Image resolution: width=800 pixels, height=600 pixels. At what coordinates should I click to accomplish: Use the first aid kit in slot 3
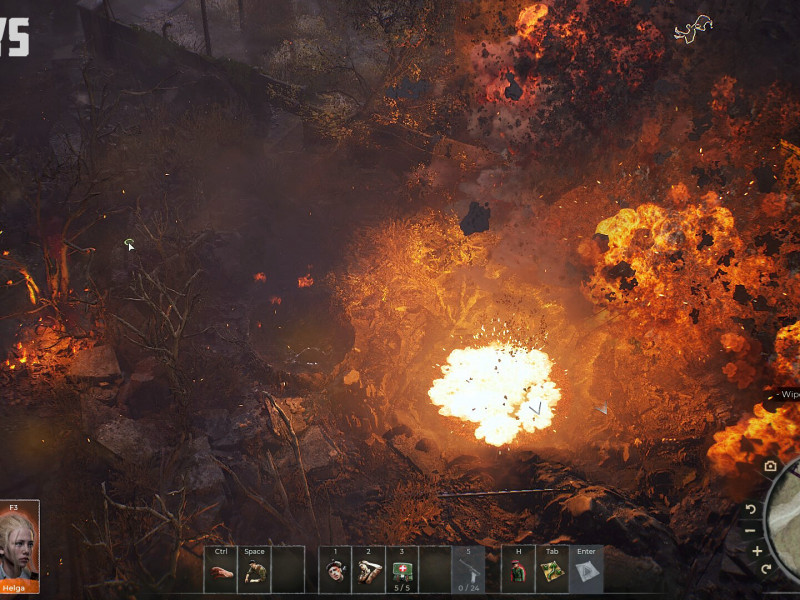click(x=401, y=569)
